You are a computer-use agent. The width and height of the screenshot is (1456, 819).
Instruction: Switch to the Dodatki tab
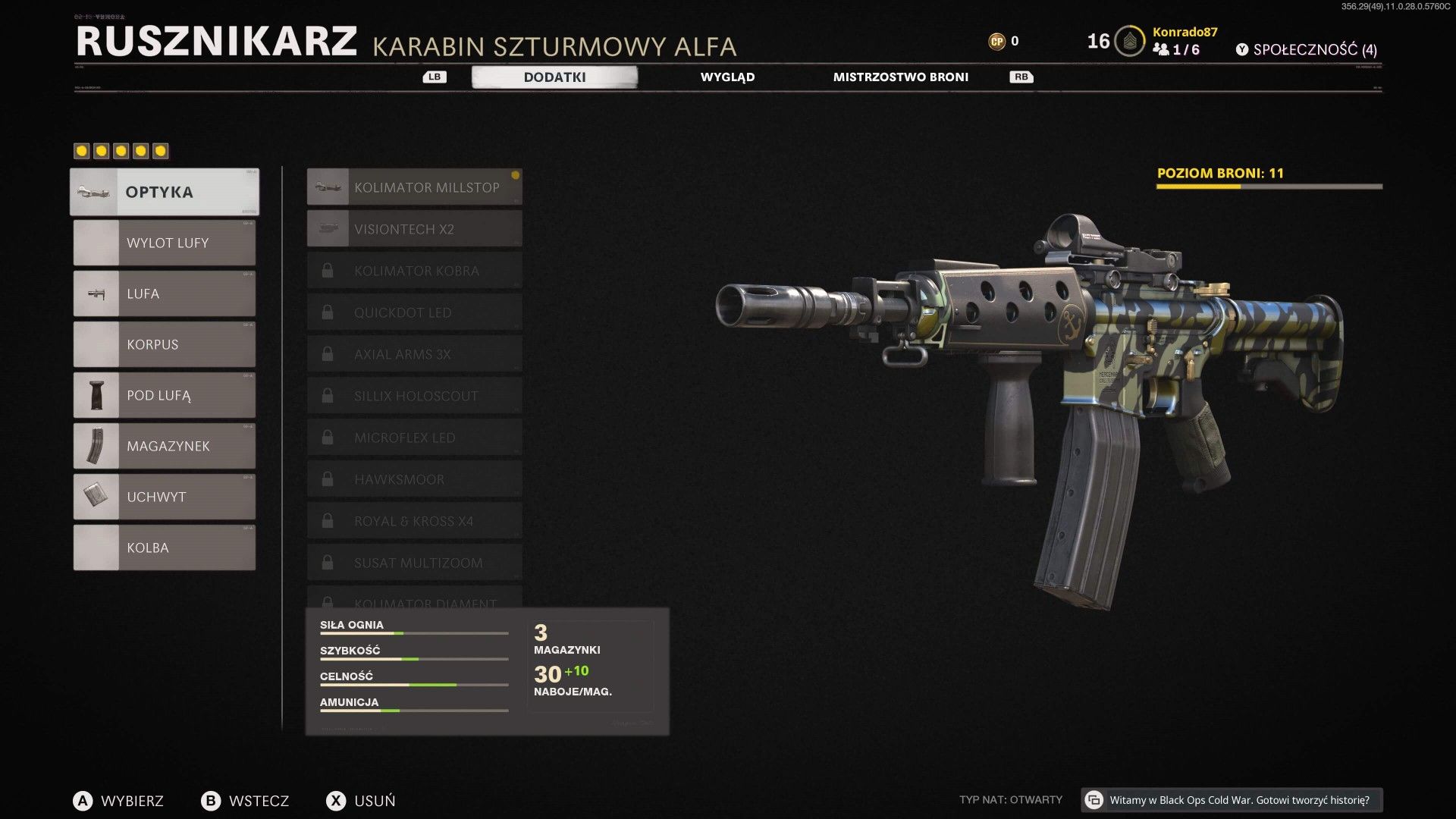[554, 77]
